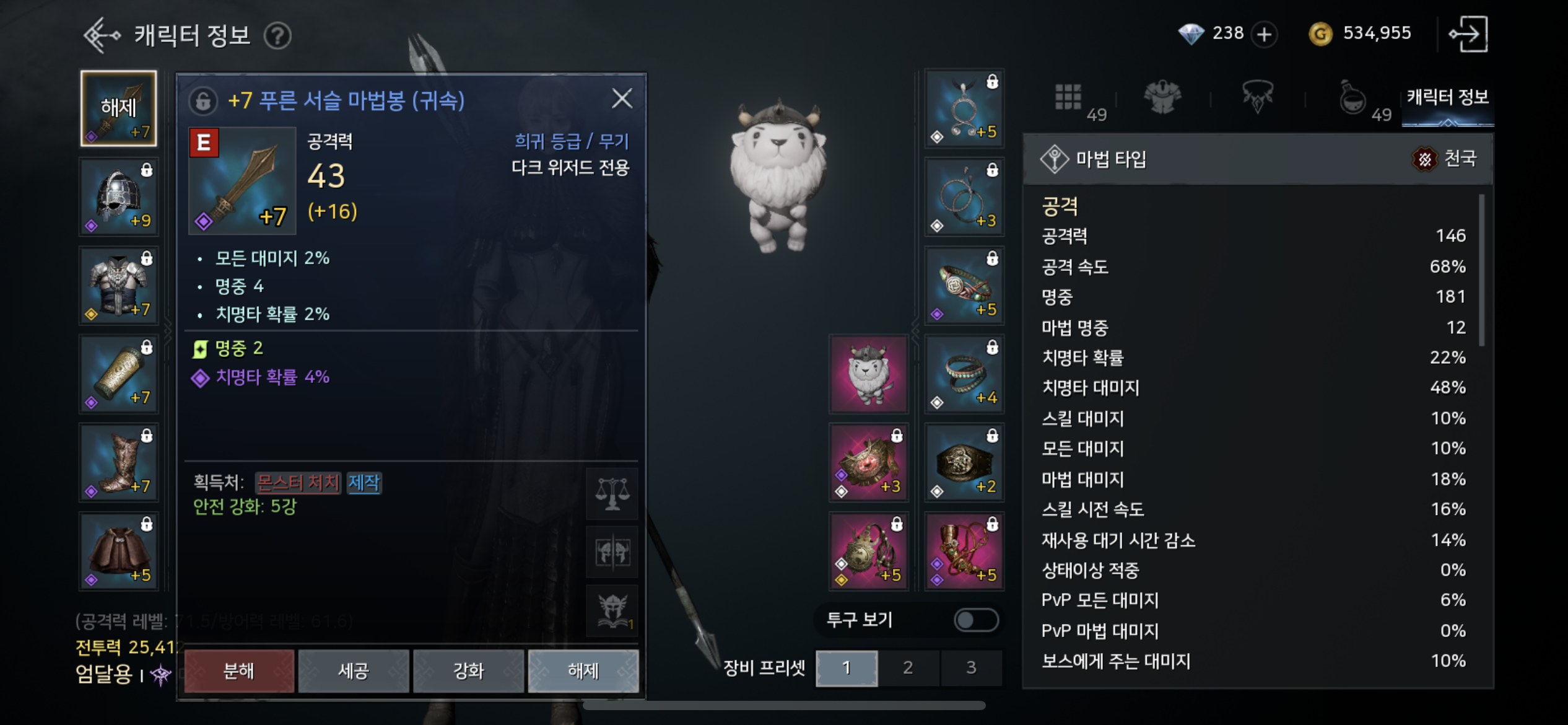Image resolution: width=1568 pixels, height=725 pixels.
Task: Open the codex via the helmet-and-book icon
Action: tap(611, 610)
